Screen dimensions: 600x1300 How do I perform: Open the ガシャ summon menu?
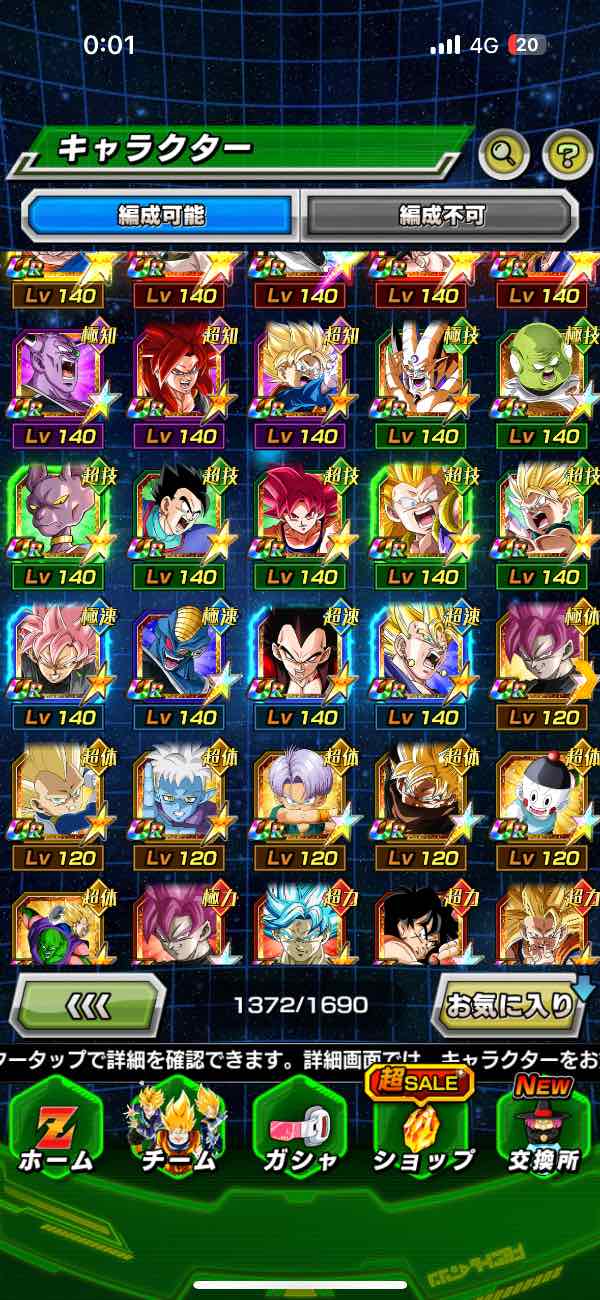tap(299, 1129)
